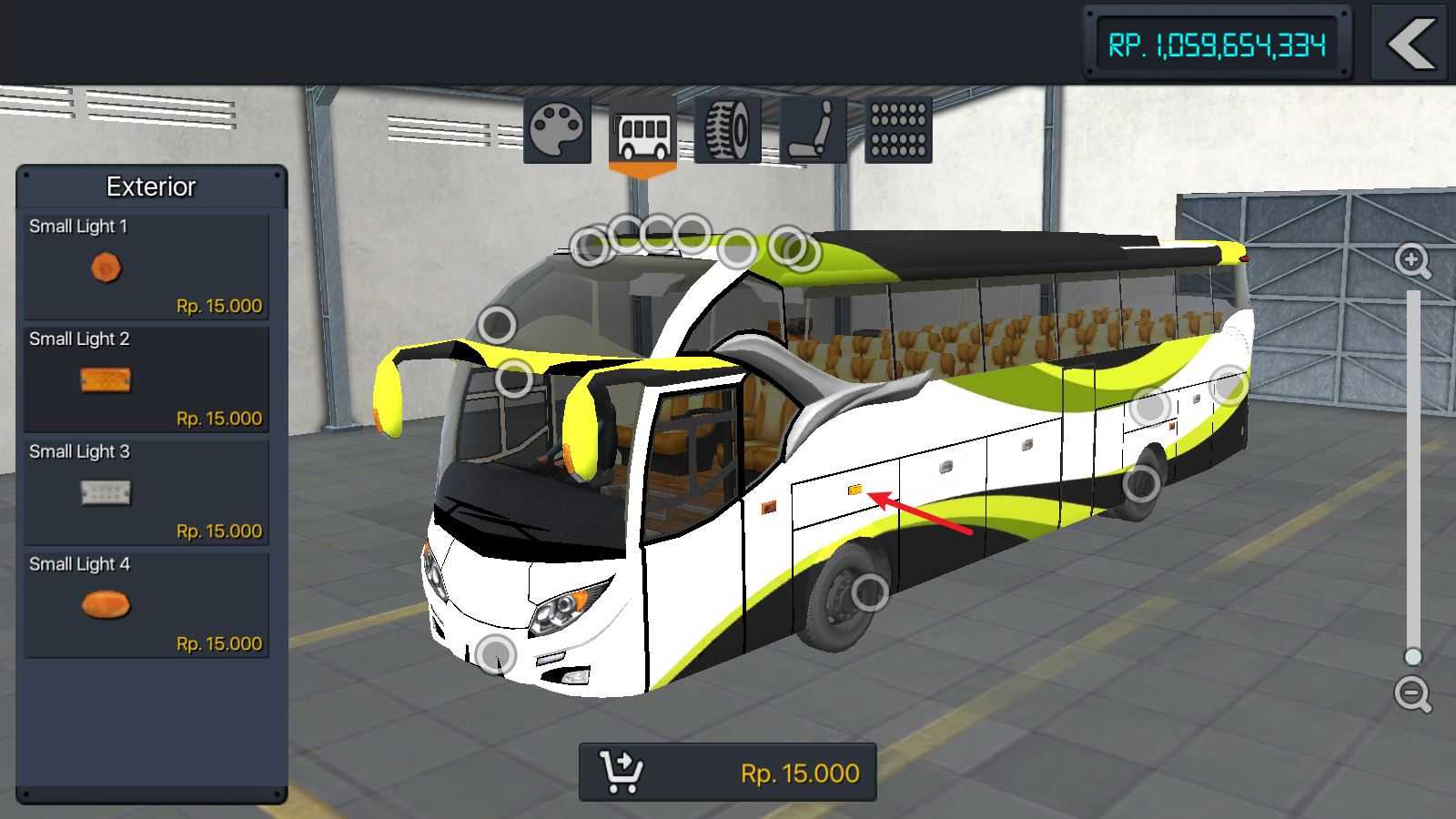Open the tire and wheels category
The height and width of the screenshot is (819, 1456).
point(728,130)
